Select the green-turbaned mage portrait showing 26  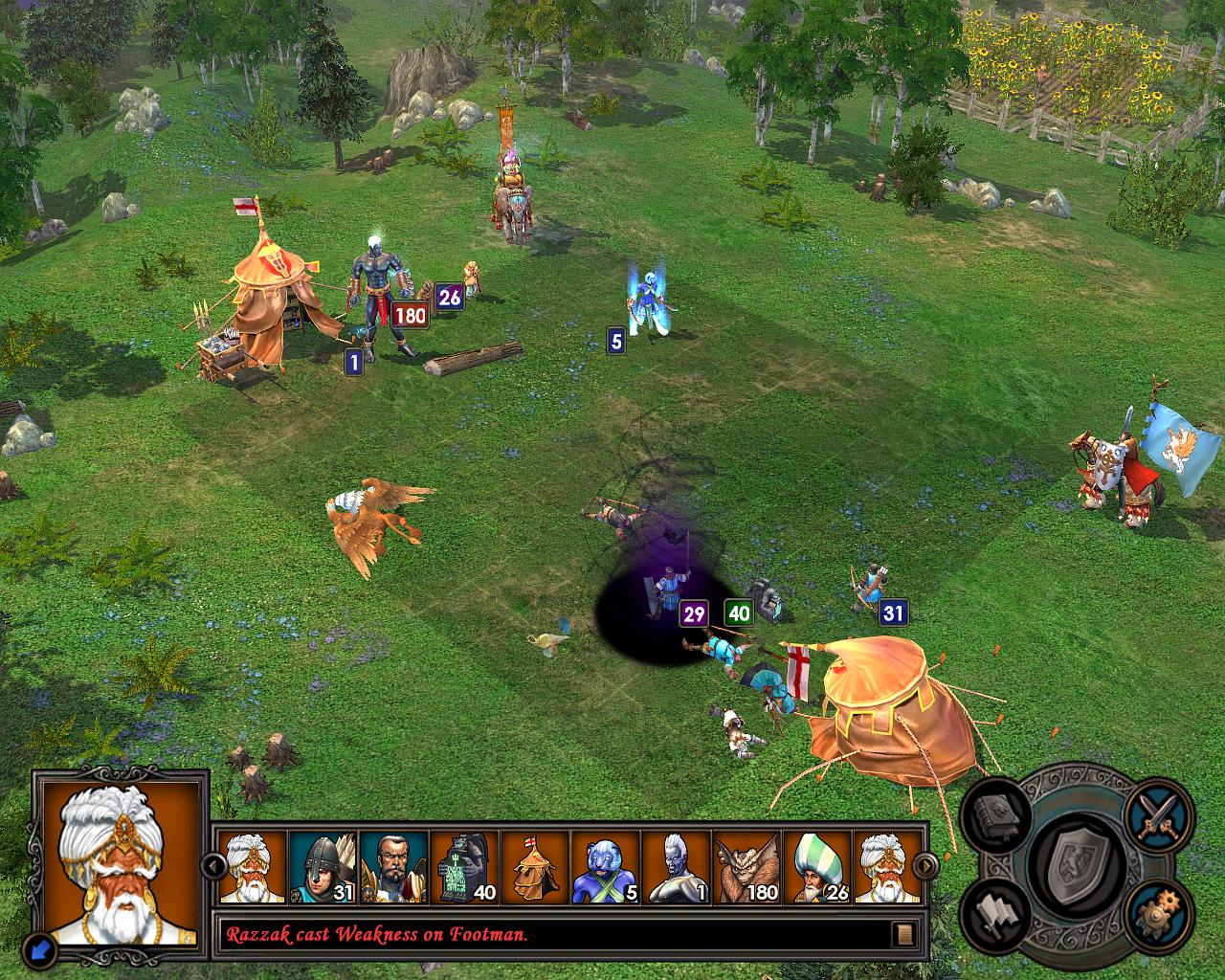(x=817, y=868)
